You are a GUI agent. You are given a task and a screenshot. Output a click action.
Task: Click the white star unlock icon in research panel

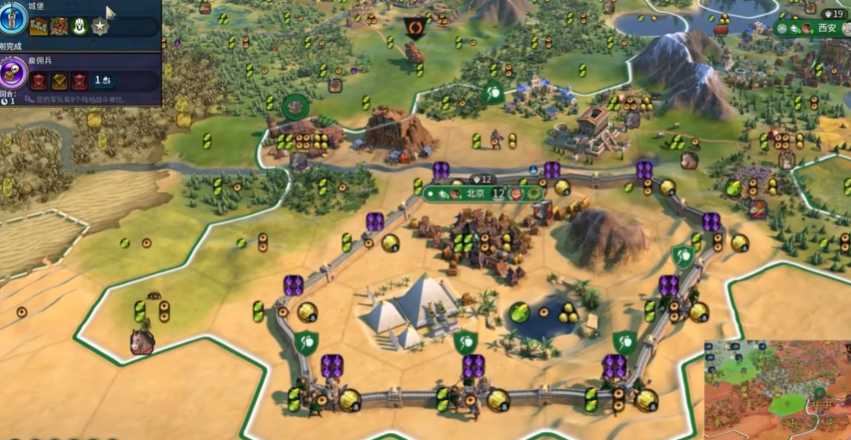99,27
